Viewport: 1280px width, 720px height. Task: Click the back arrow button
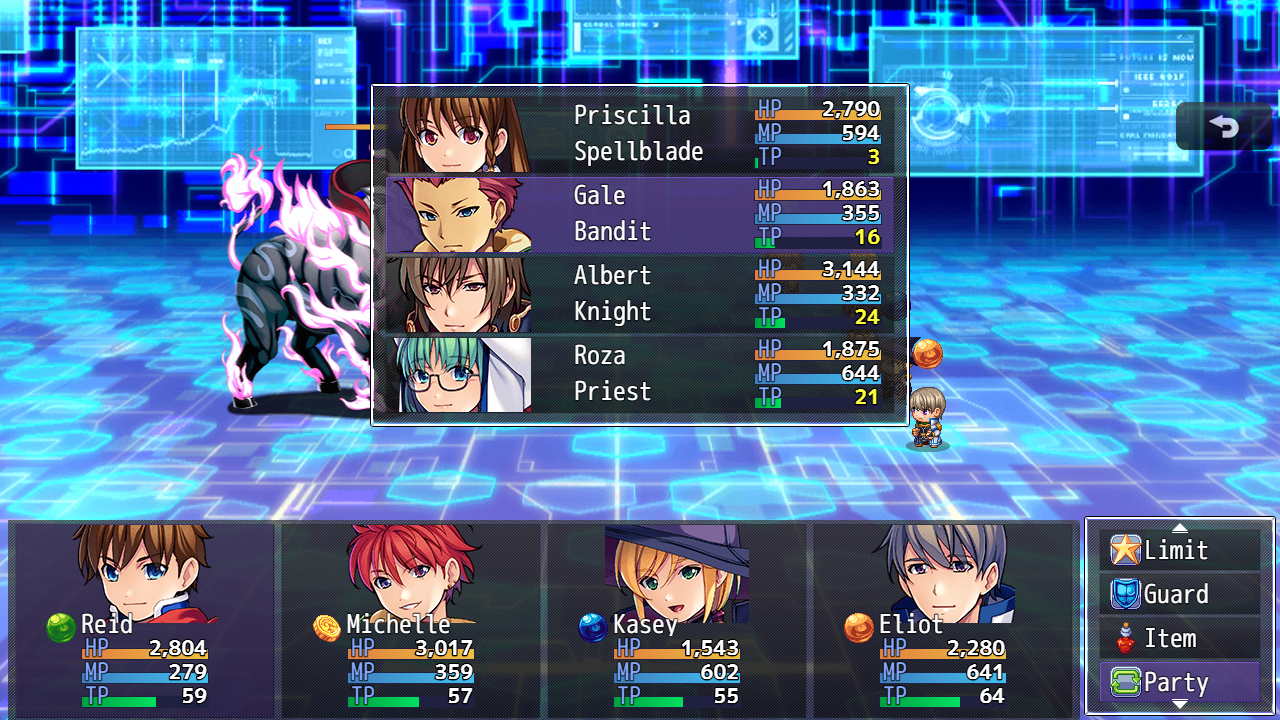(x=1224, y=127)
